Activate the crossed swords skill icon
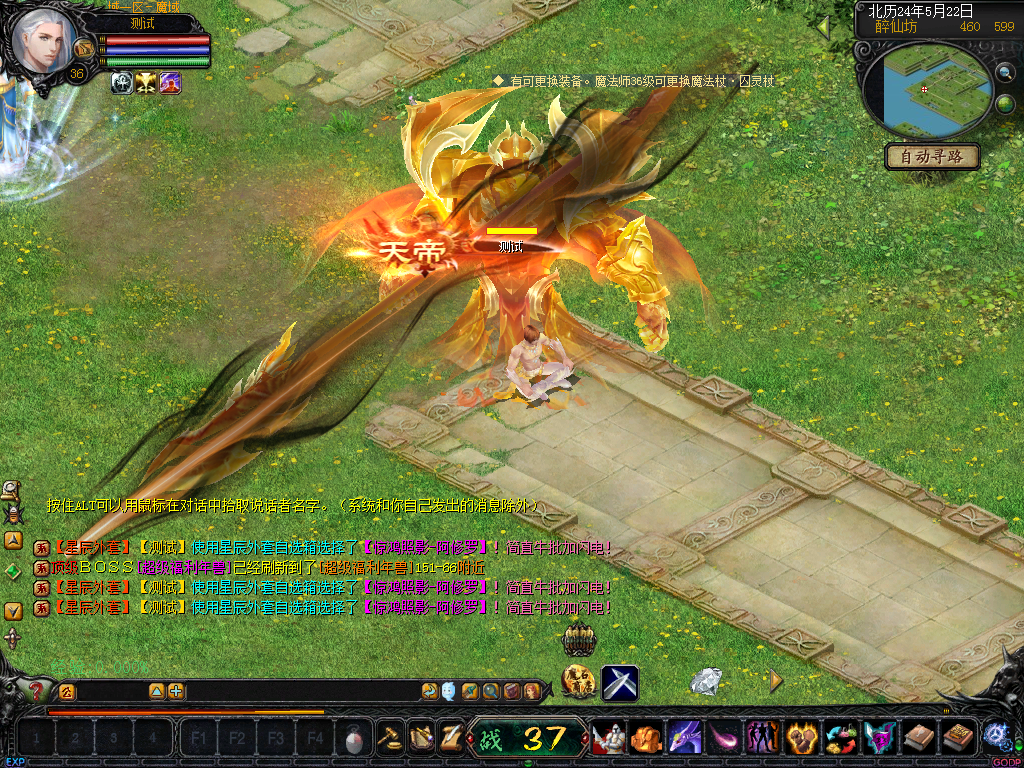1024x768 pixels. 620,683
